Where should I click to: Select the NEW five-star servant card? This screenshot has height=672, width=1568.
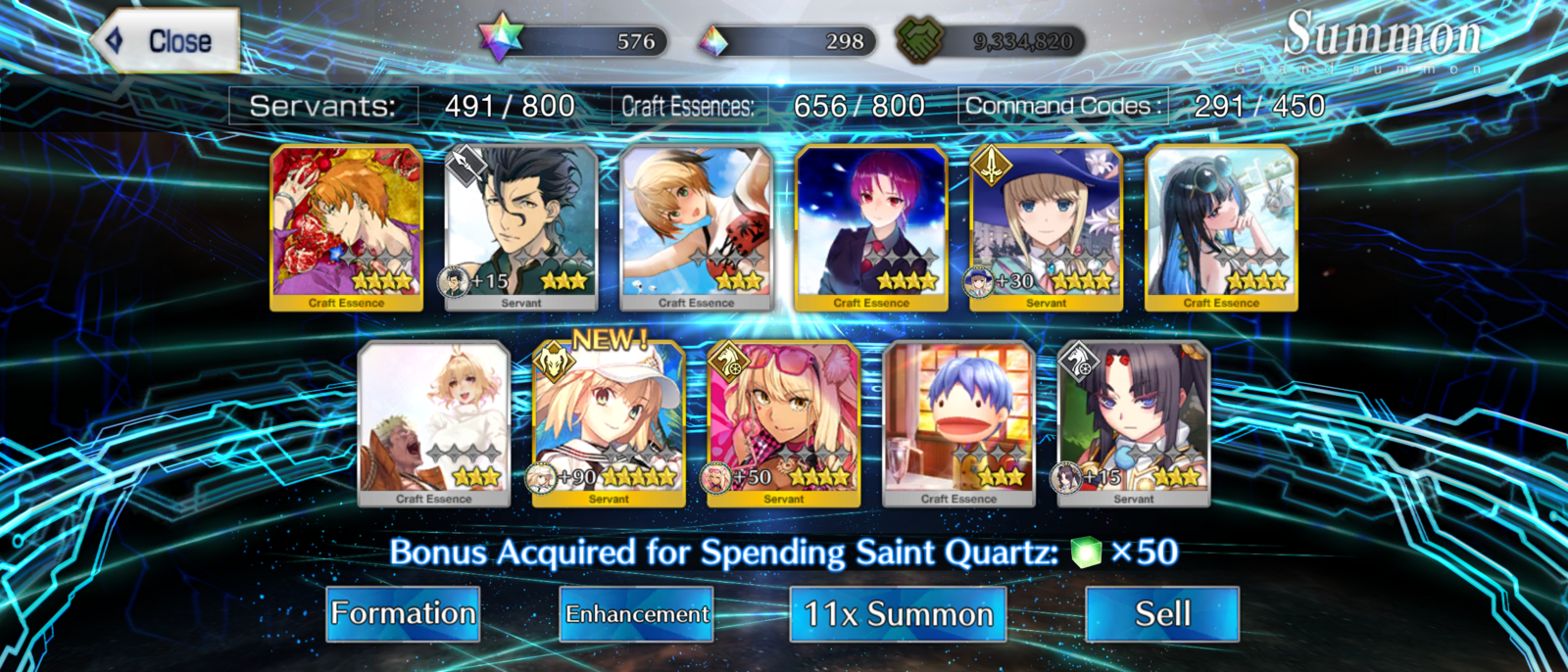[609, 423]
